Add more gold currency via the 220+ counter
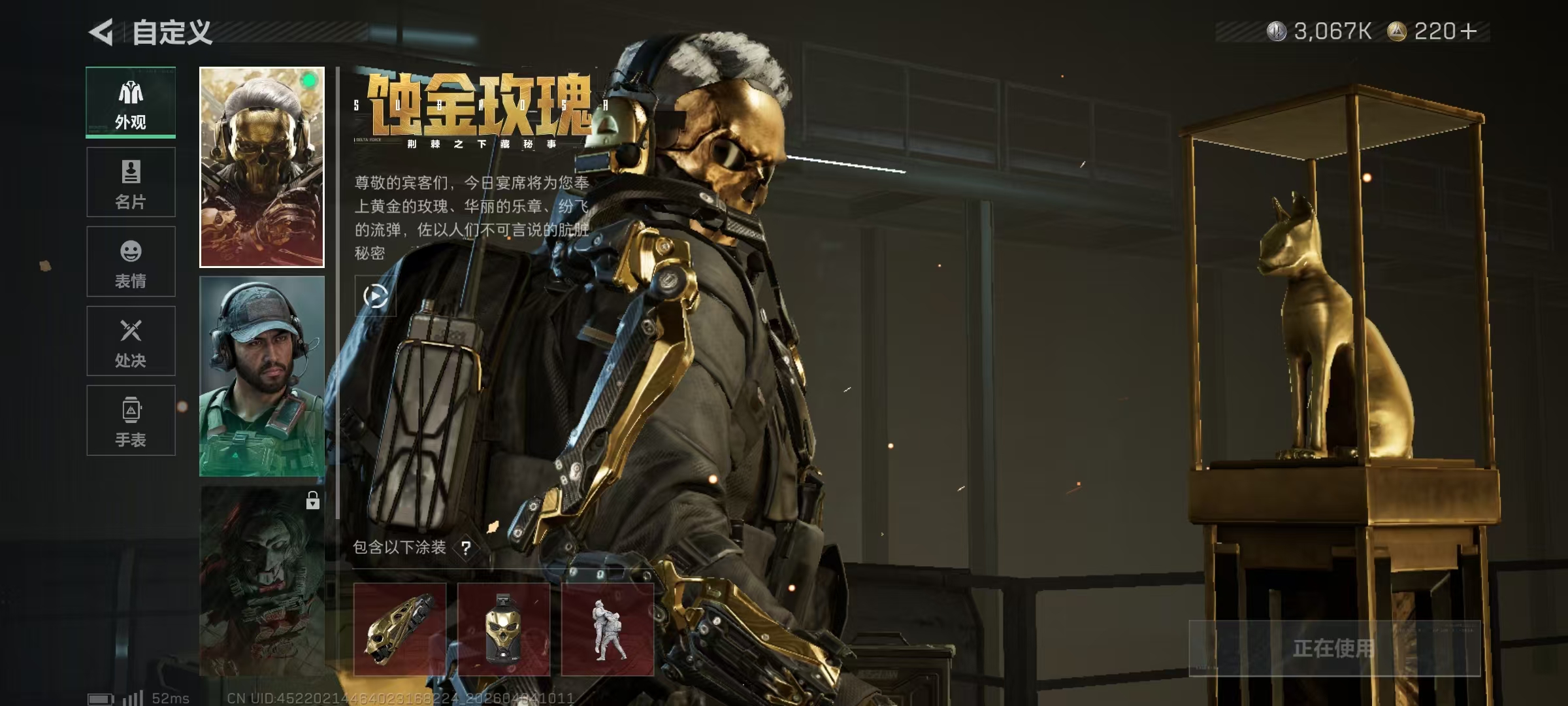 (1468, 31)
